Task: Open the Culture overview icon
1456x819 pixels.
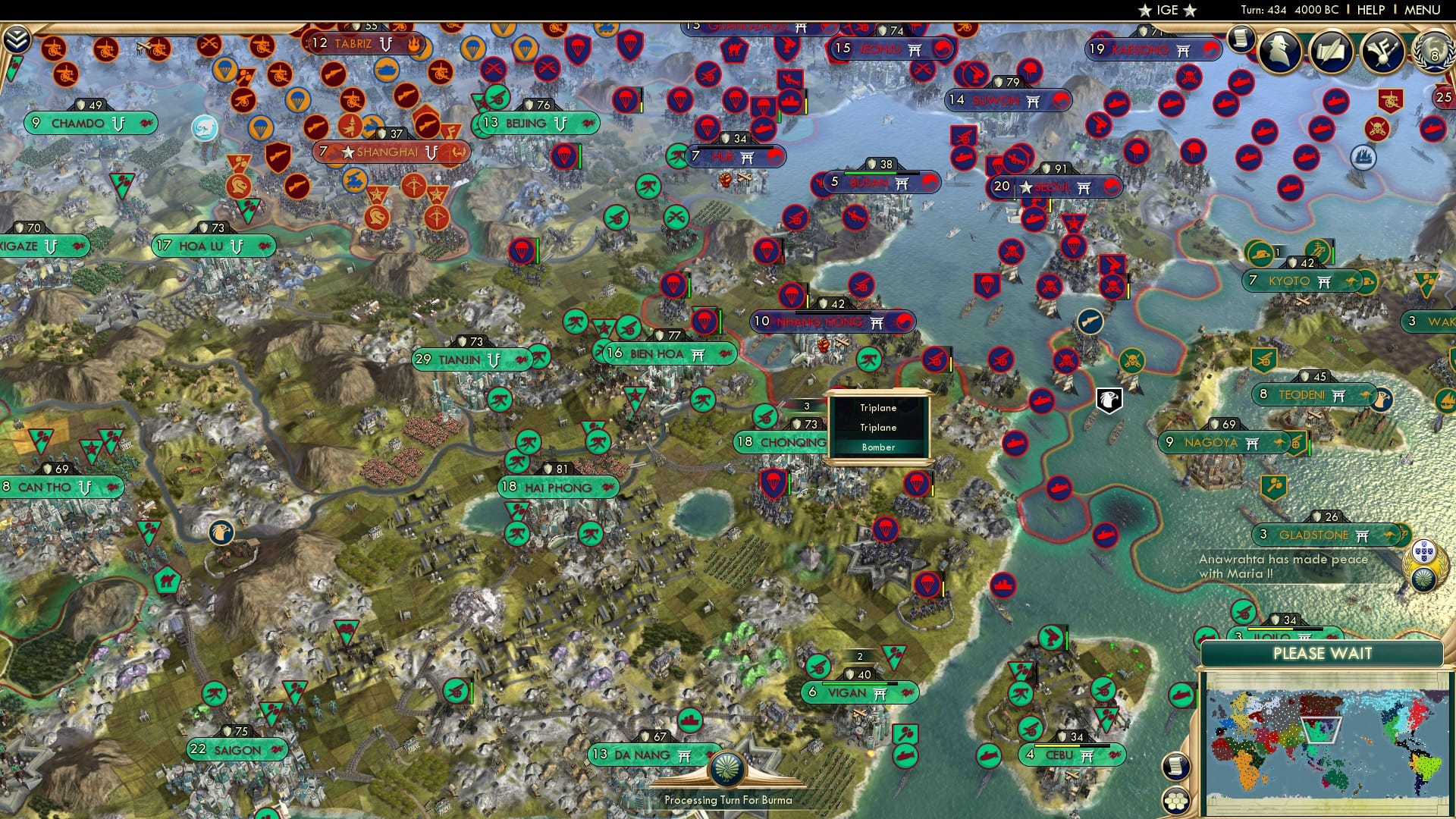Action: pos(1381,51)
